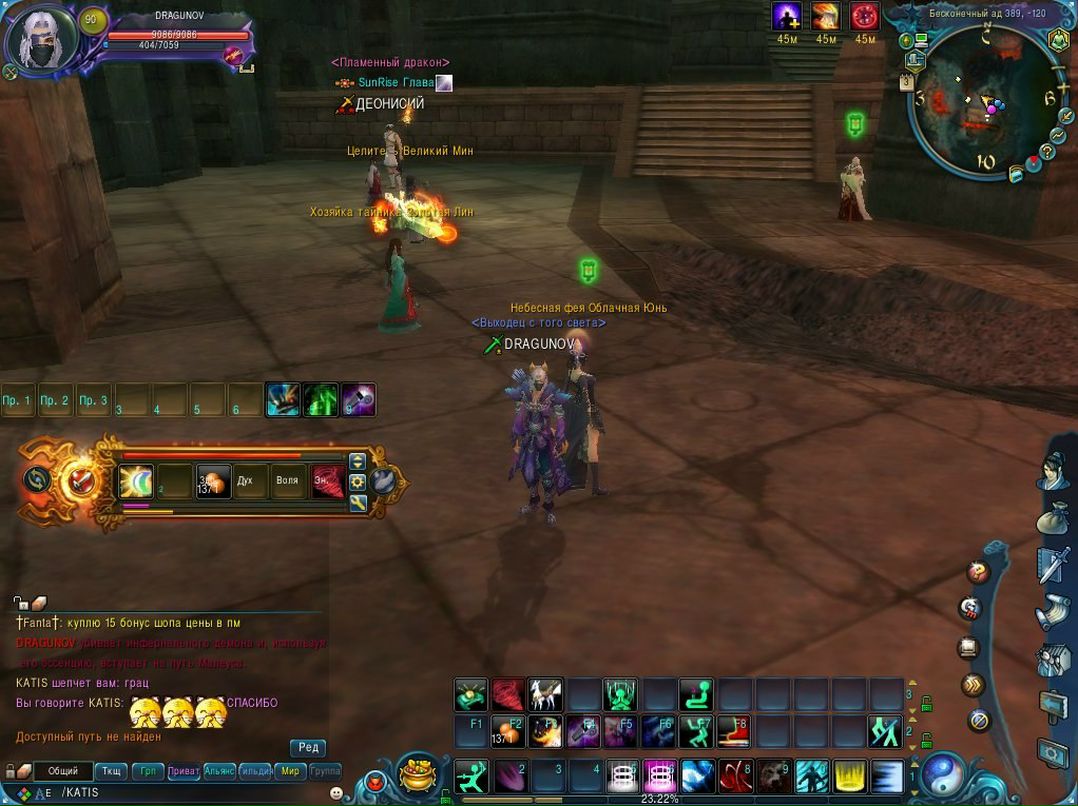Image resolution: width=1078 pixels, height=806 pixels.
Task: Activate the yellow light pillar skill
Action: (x=850, y=776)
